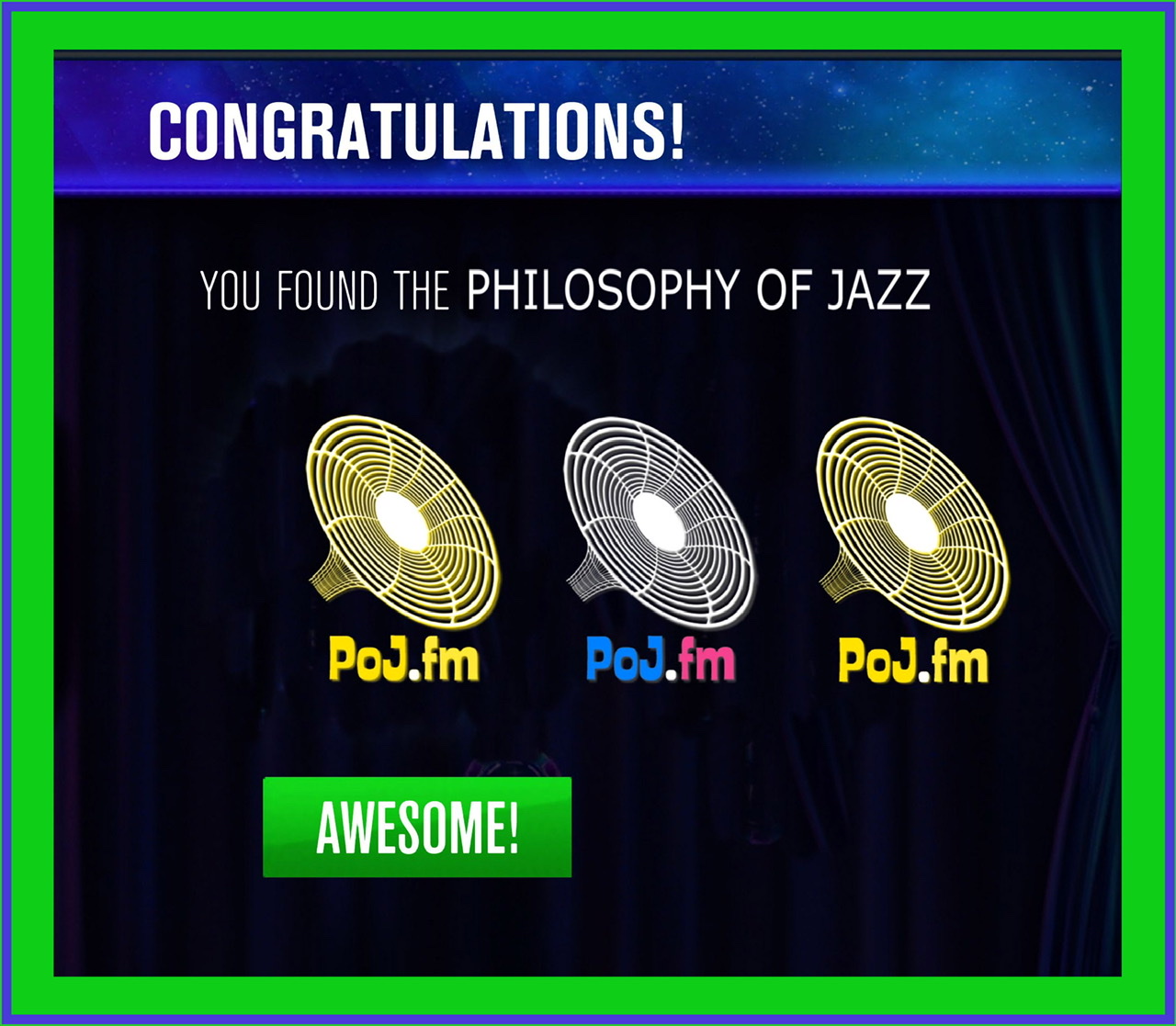Expand the PHILOSOPHY OF JAZZ message text
The width and height of the screenshot is (1176, 1026).
point(565,290)
